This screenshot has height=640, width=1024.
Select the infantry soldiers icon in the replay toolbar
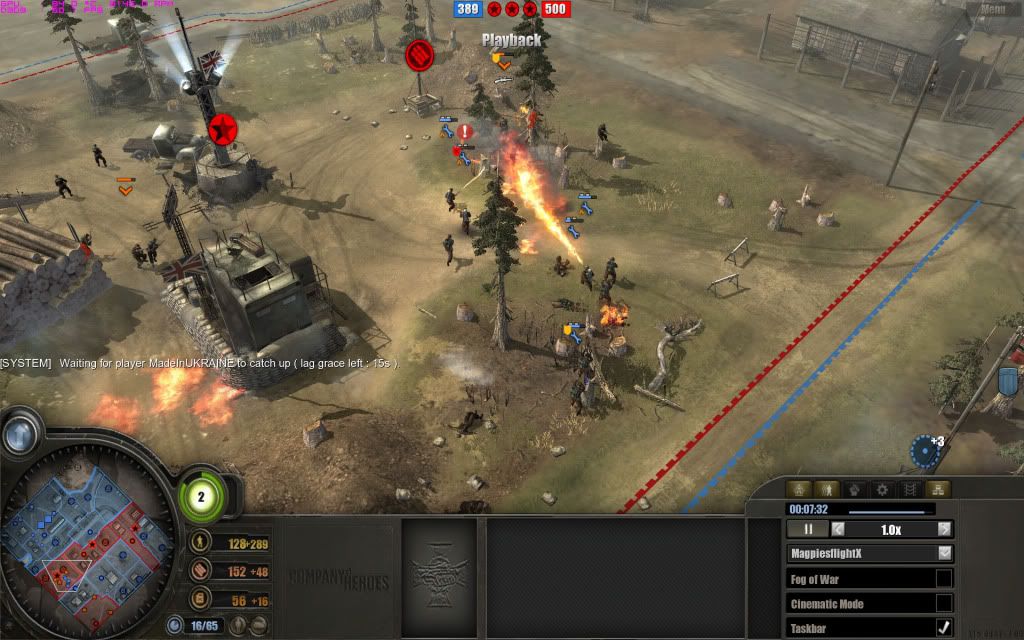[x=827, y=489]
